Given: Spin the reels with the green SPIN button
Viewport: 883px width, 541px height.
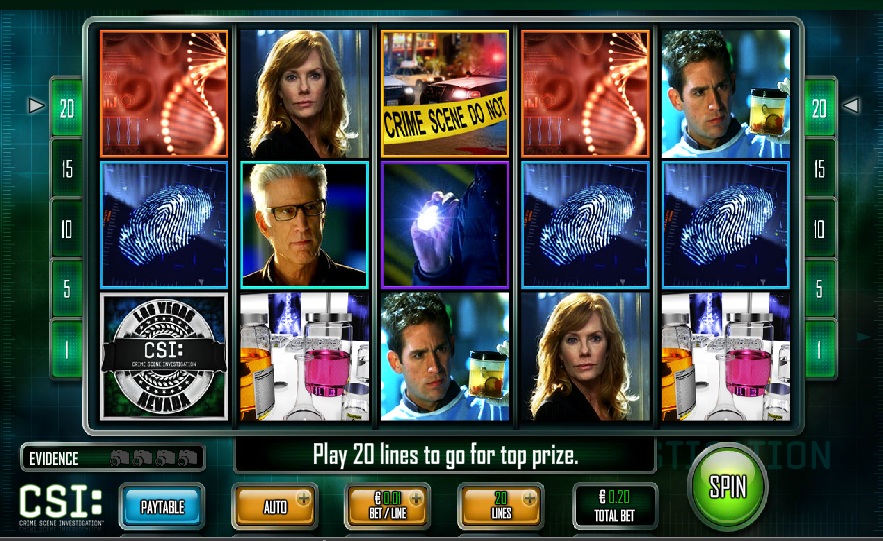Looking at the screenshot, I should (728, 487).
